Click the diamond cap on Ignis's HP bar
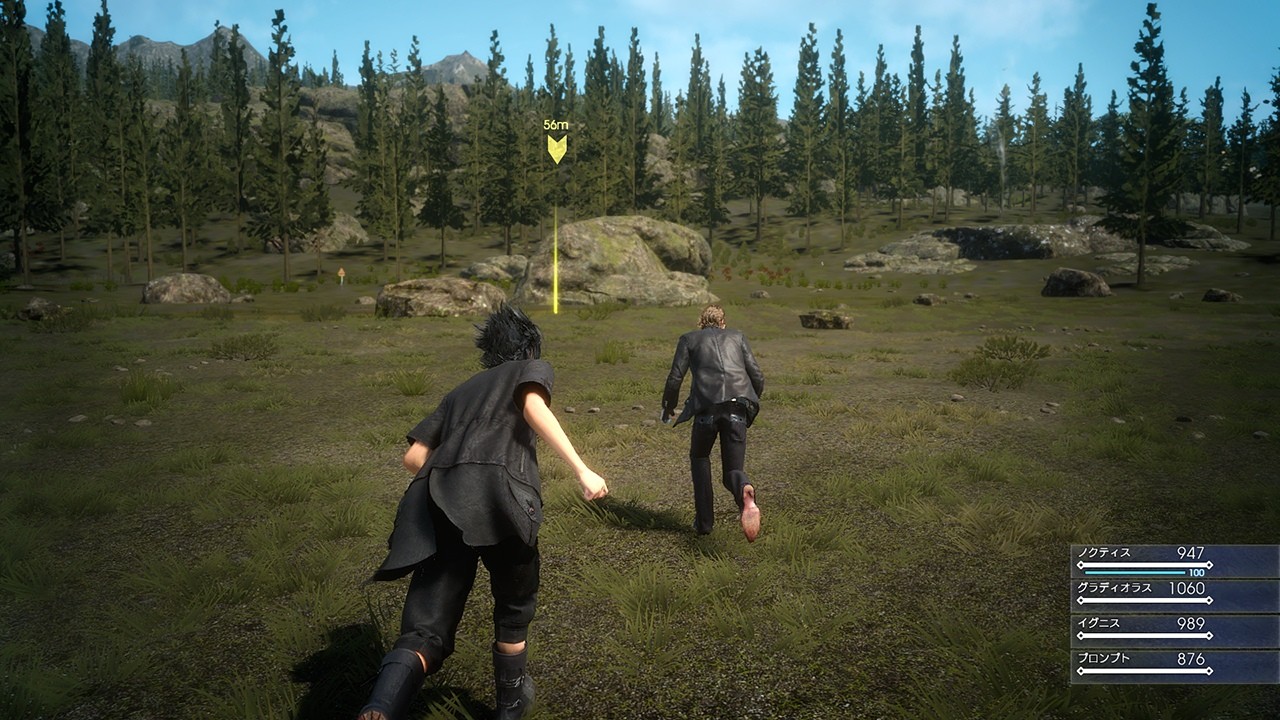1280x720 pixels. point(1210,634)
